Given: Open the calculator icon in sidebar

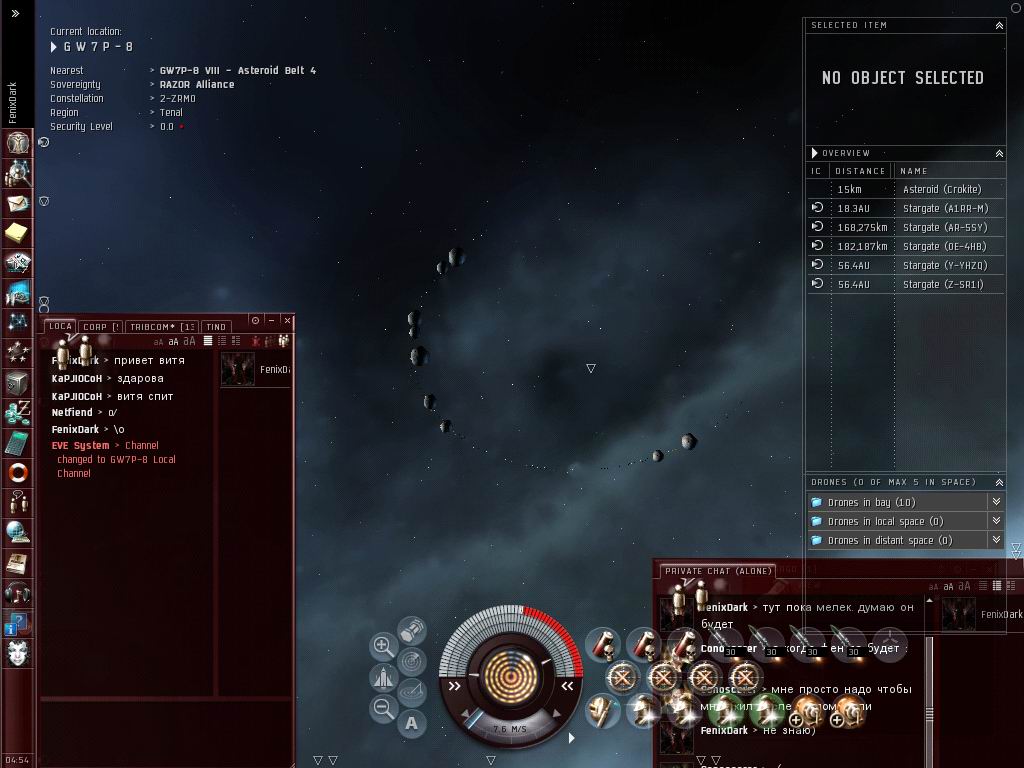Looking at the screenshot, I should click(18, 443).
